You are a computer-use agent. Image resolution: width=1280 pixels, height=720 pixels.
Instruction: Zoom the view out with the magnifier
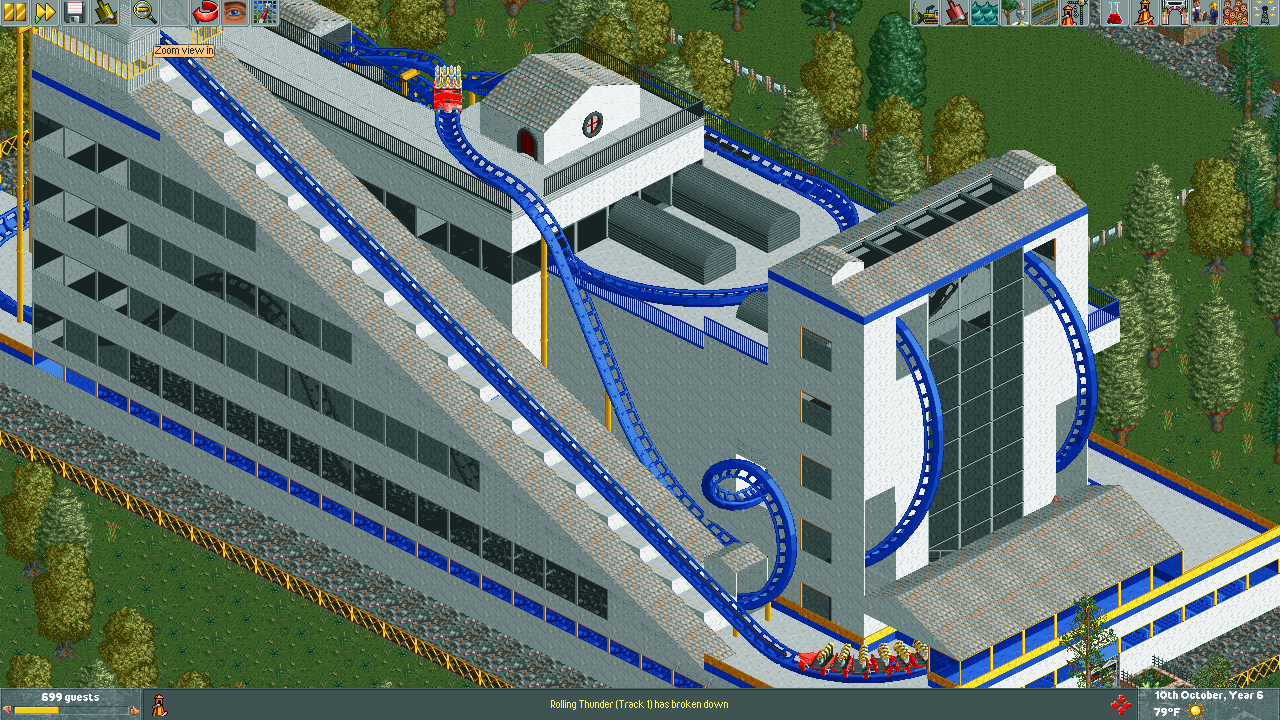coord(145,12)
